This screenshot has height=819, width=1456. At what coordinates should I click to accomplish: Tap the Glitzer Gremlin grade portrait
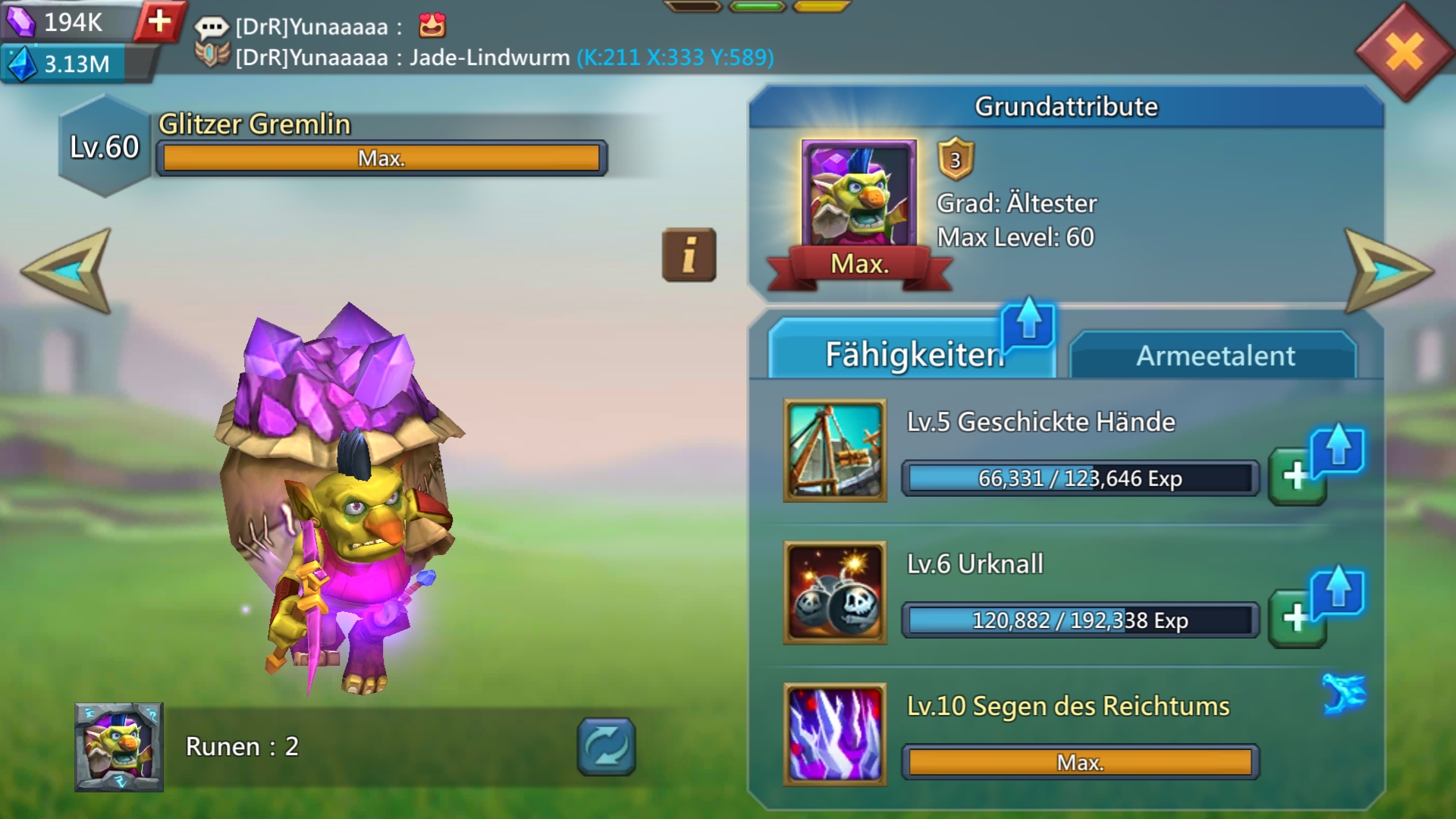pyautogui.click(x=858, y=195)
